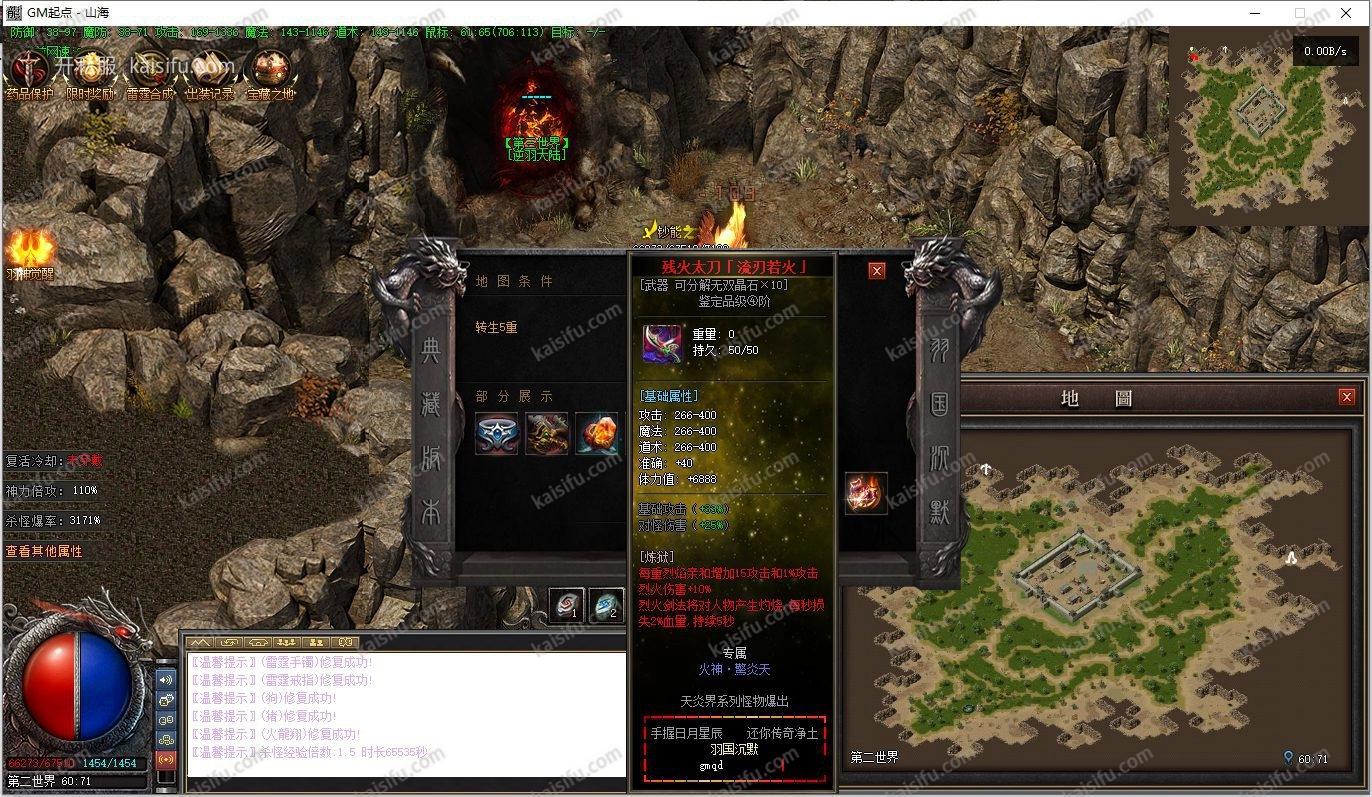The width and height of the screenshot is (1372, 797).
Task: Click the fortress on the large map
Action: 1079,568
